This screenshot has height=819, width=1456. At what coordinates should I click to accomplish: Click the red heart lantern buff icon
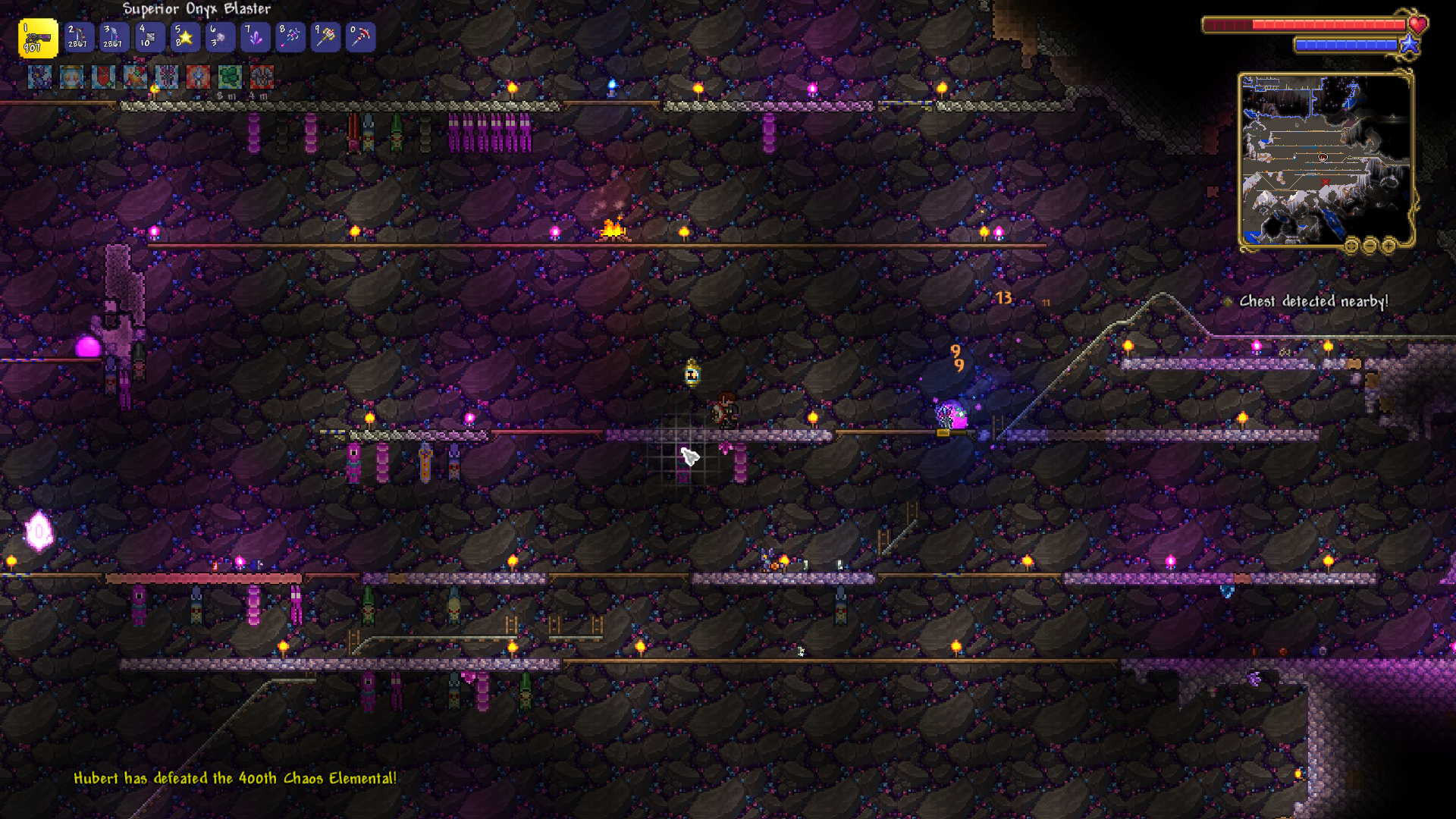tap(104, 77)
